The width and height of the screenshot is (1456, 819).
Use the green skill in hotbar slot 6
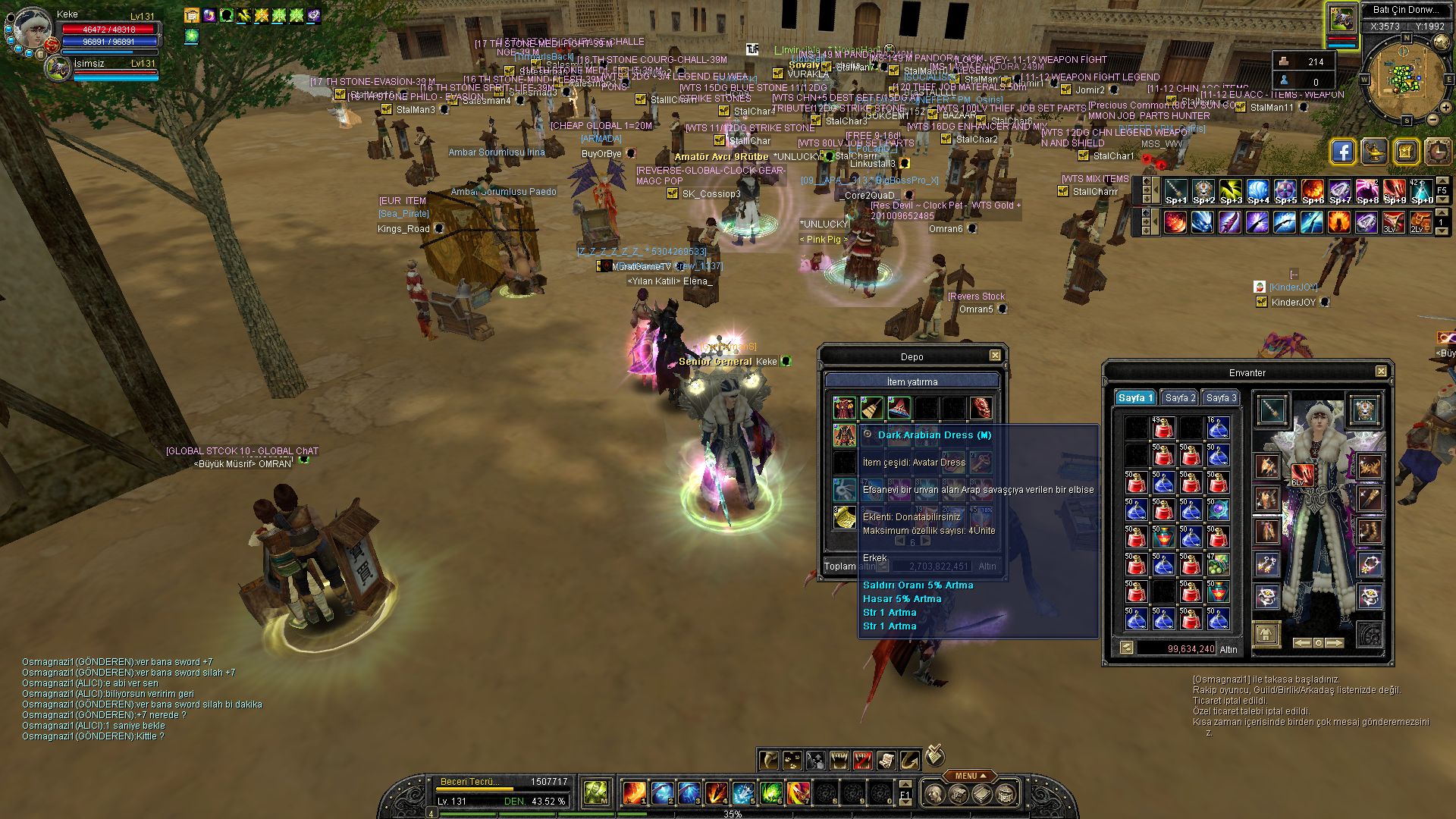point(770,793)
